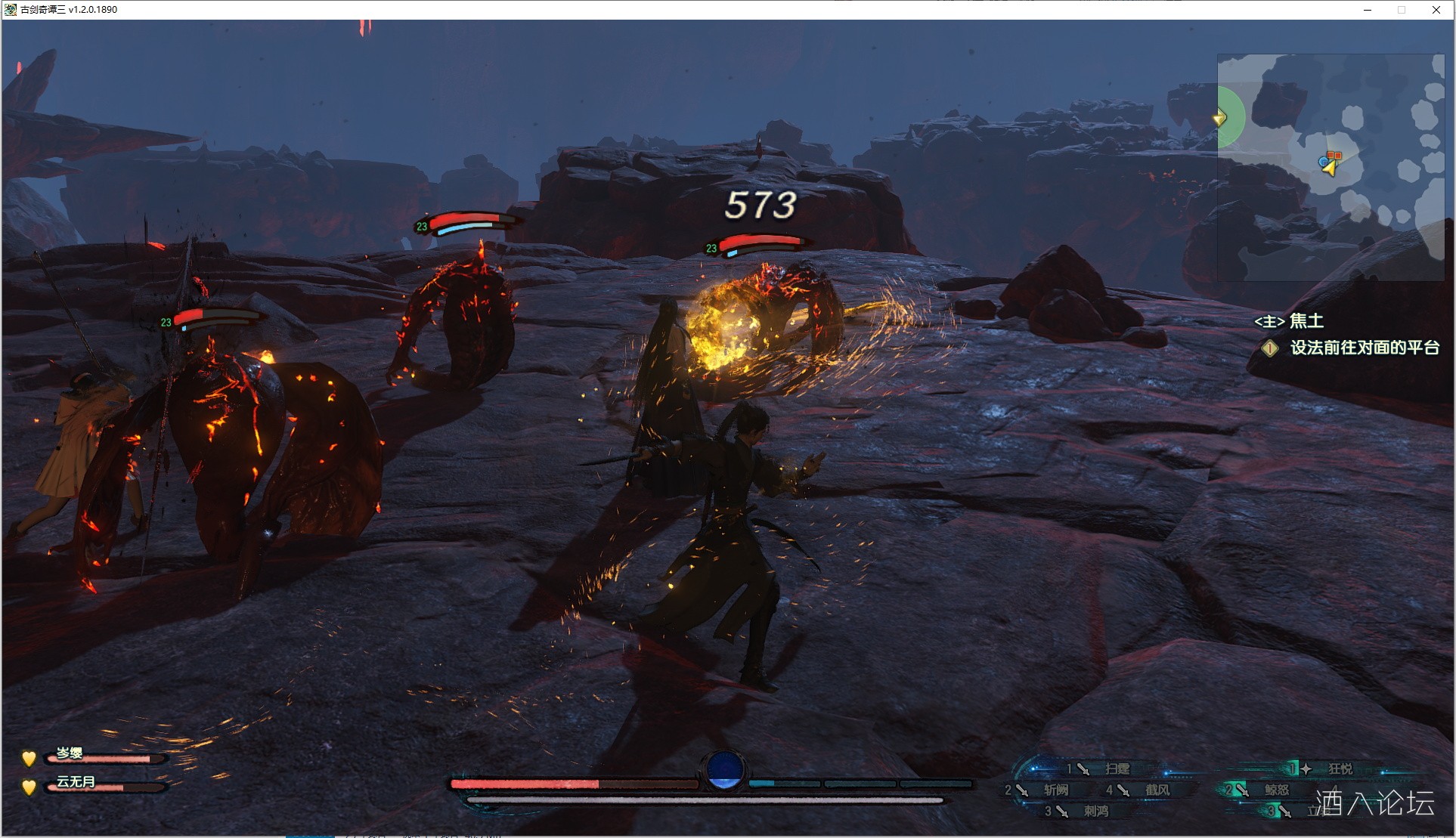Select the yellow objective arrow on minimap
Image resolution: width=1456 pixels, height=838 pixels.
pos(1219,118)
